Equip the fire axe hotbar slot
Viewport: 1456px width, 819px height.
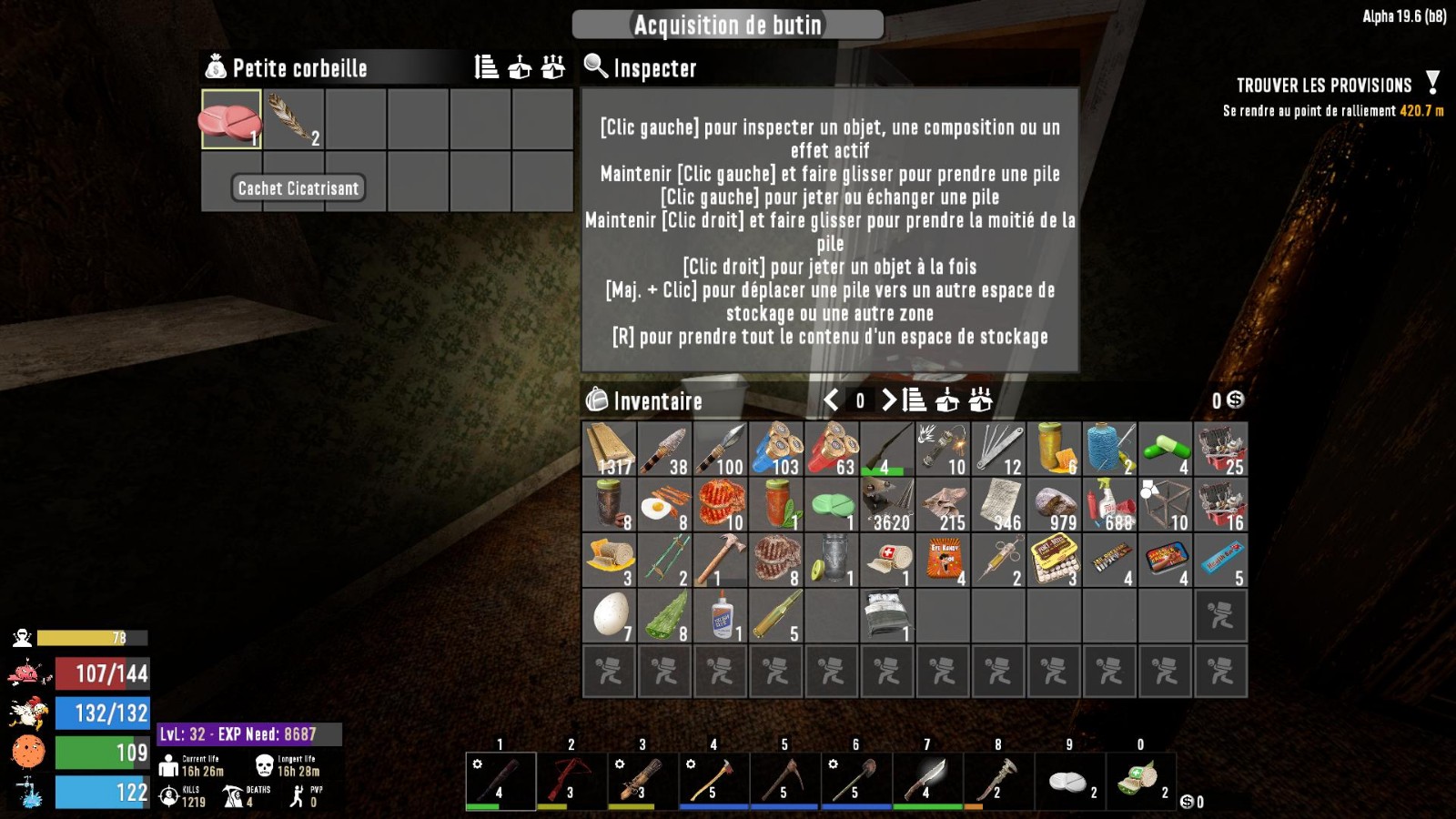click(x=713, y=780)
